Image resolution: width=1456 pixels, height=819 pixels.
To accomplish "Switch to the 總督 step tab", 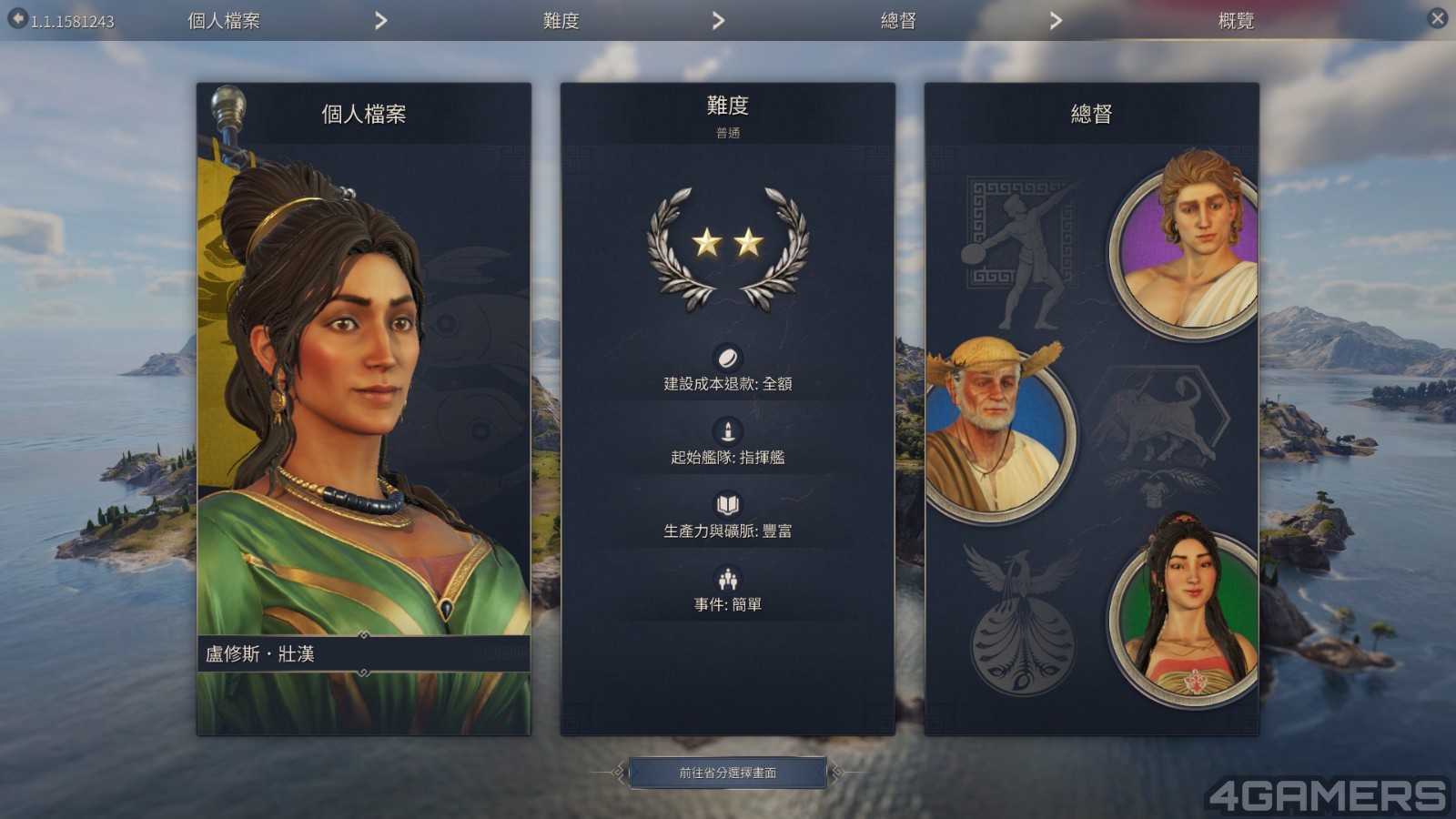I will 898,21.
